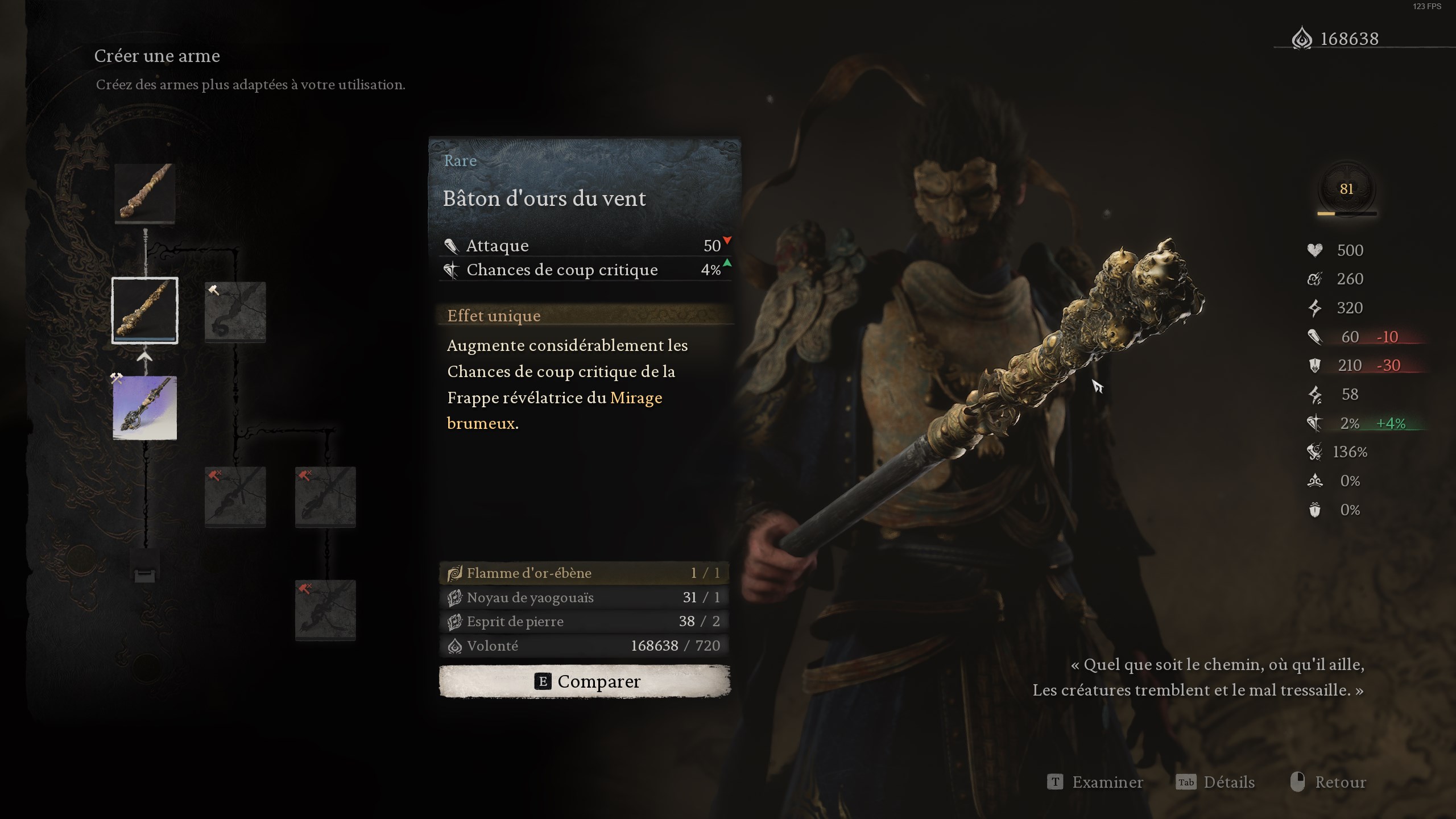
Task: Click the Esprit de pierre material icon
Action: coord(454,622)
